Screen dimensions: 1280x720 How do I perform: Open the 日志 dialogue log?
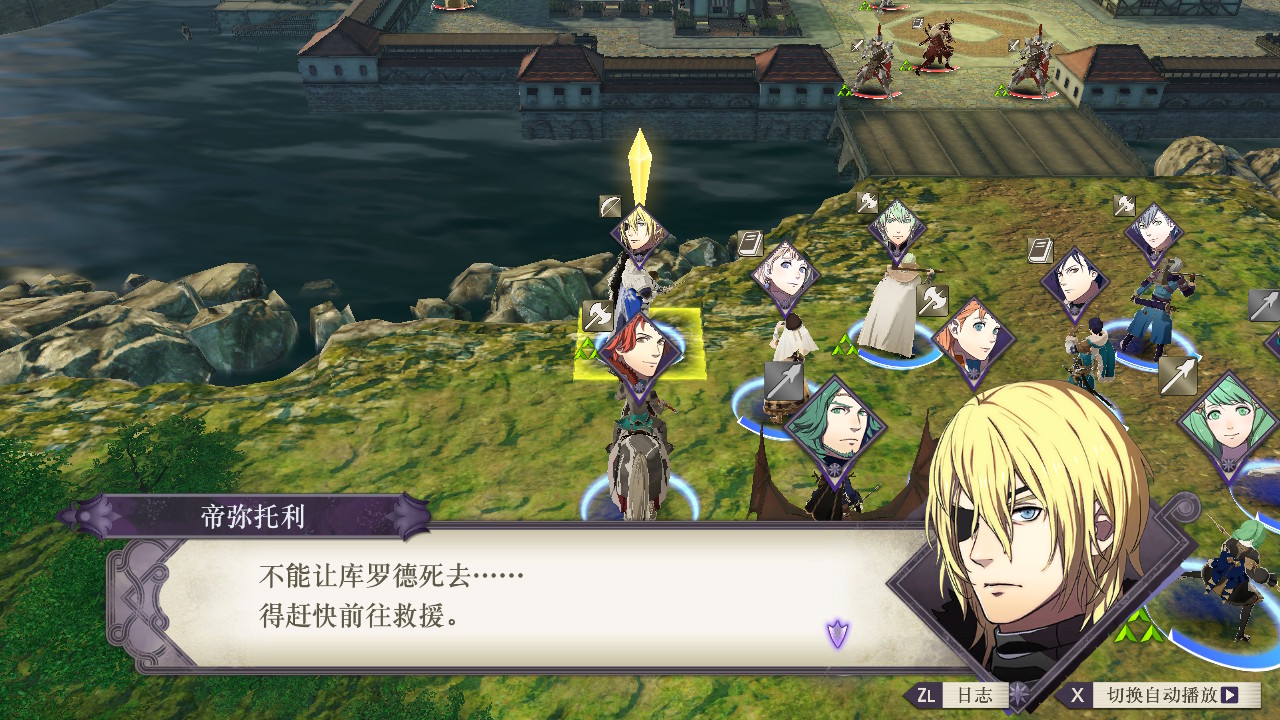click(975, 695)
